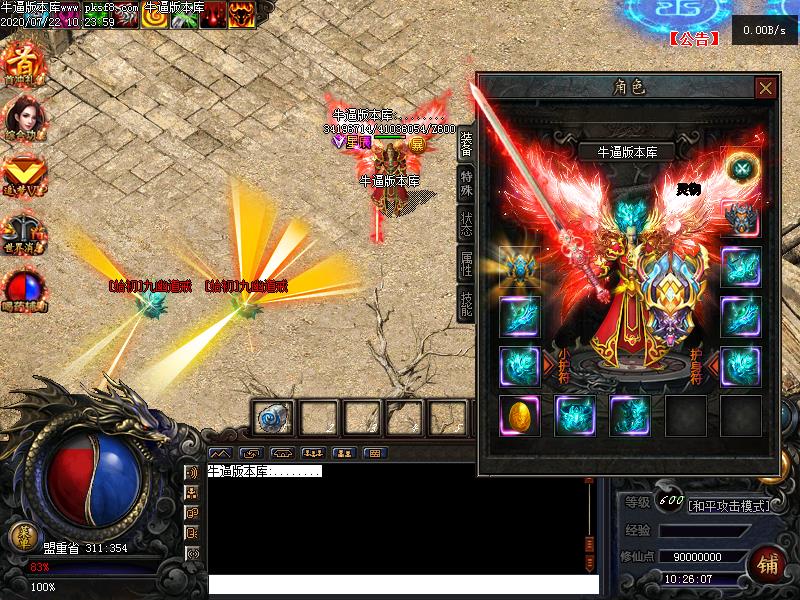Image resolution: width=800 pixels, height=600 pixels.
Task: Select the 技能 skills tab
Action: click(x=466, y=302)
